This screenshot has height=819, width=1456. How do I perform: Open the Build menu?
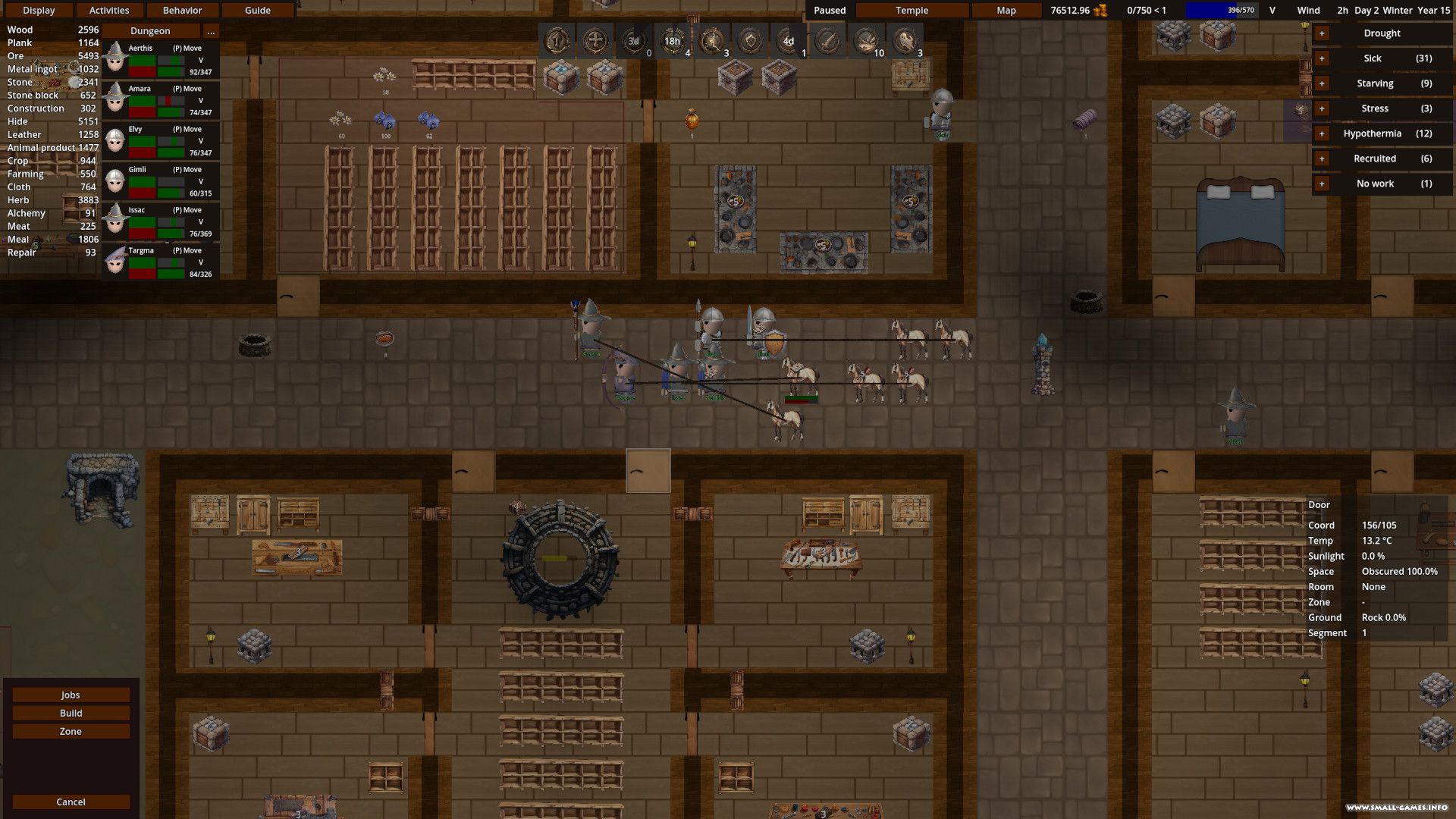(x=71, y=713)
